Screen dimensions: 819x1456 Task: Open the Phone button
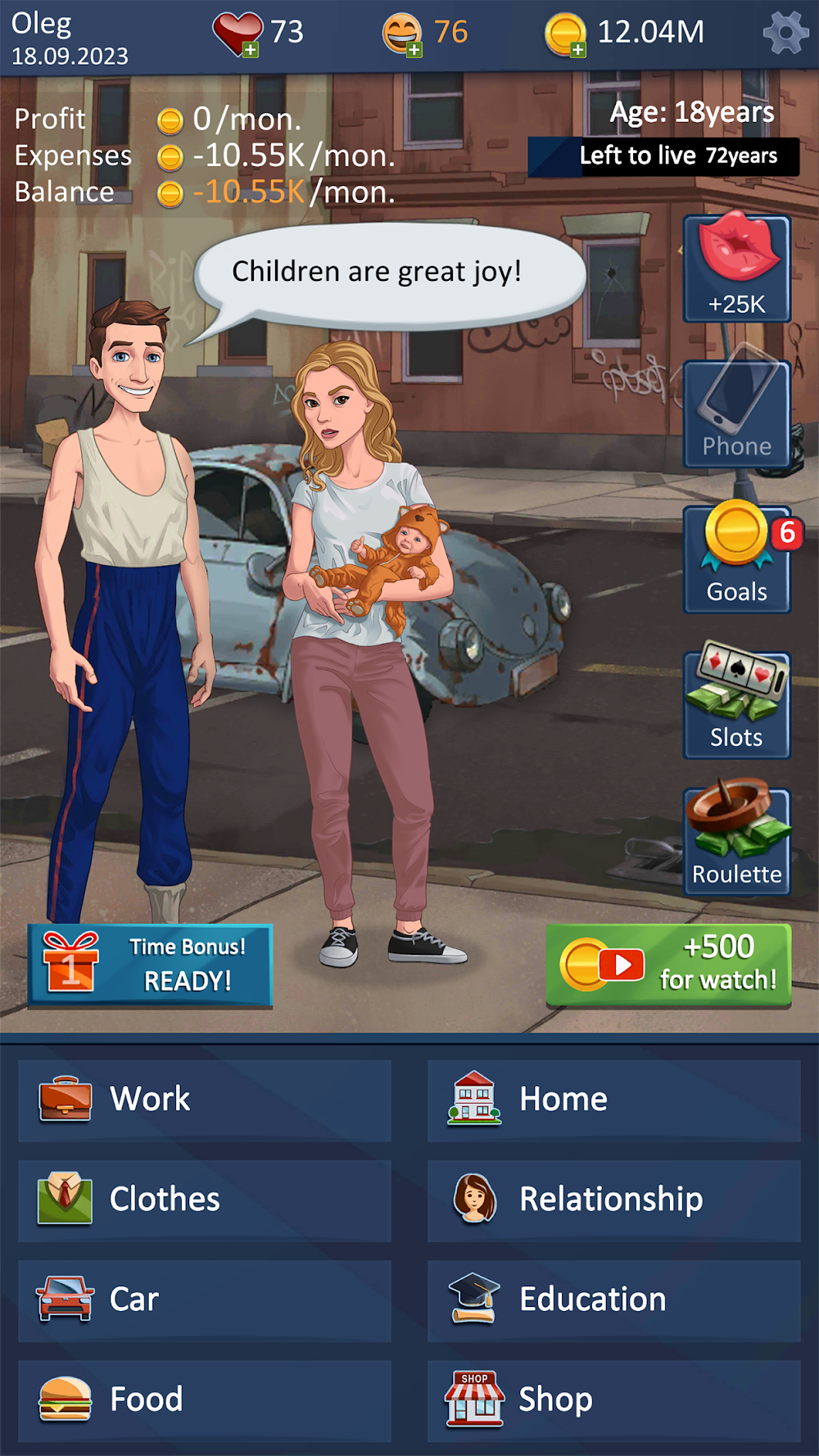click(737, 414)
